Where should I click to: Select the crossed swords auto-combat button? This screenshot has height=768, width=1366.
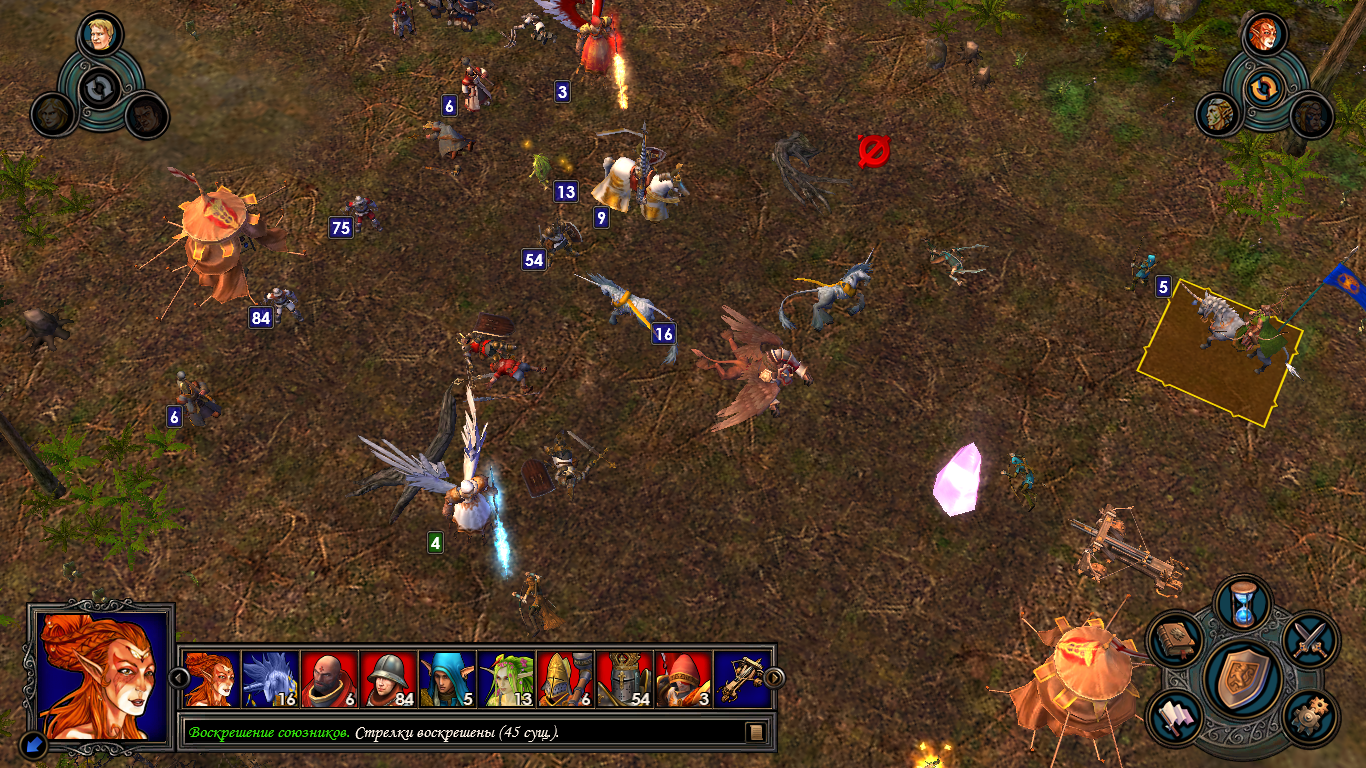point(1310,639)
